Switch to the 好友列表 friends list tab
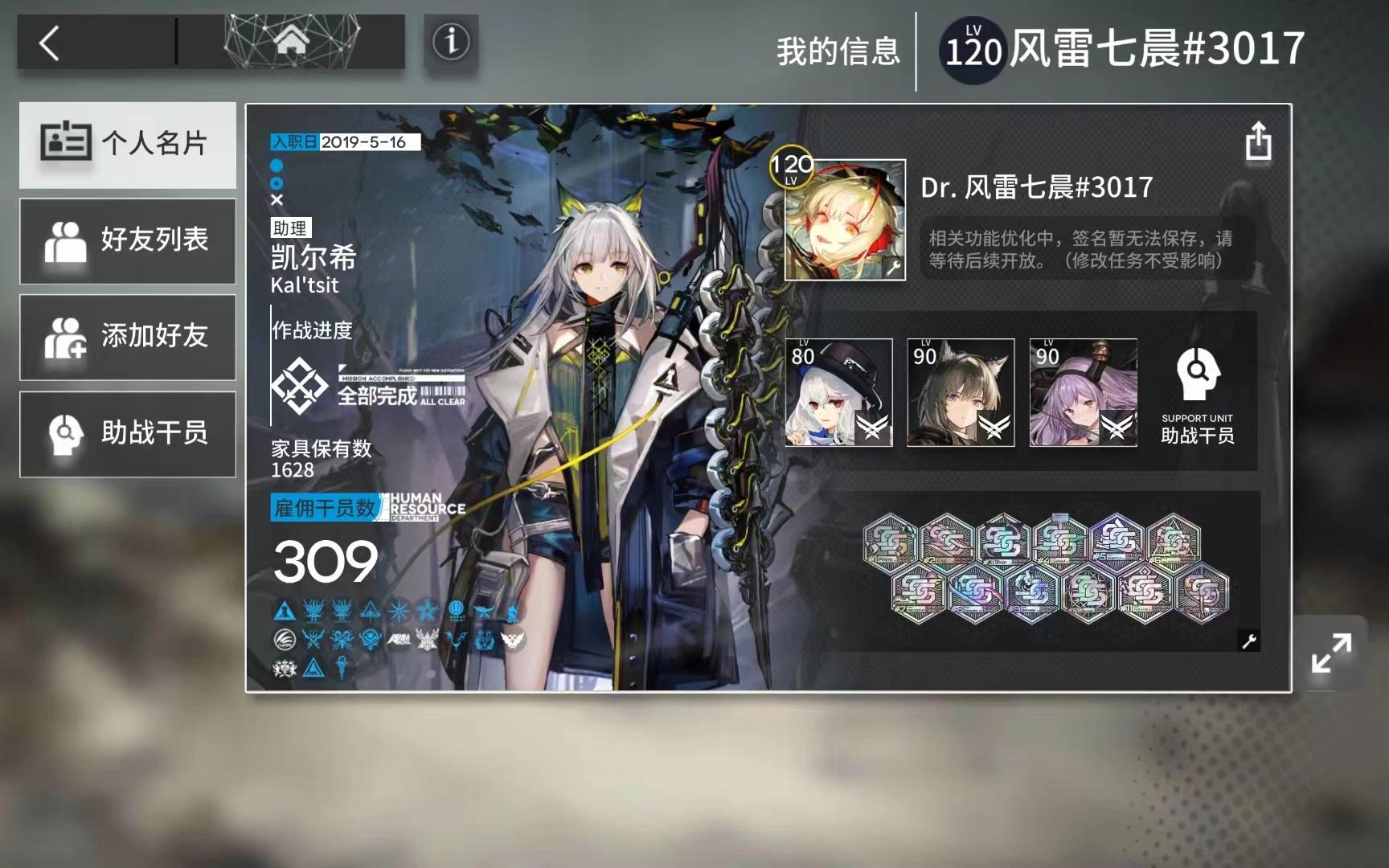1389x868 pixels. pos(128,241)
